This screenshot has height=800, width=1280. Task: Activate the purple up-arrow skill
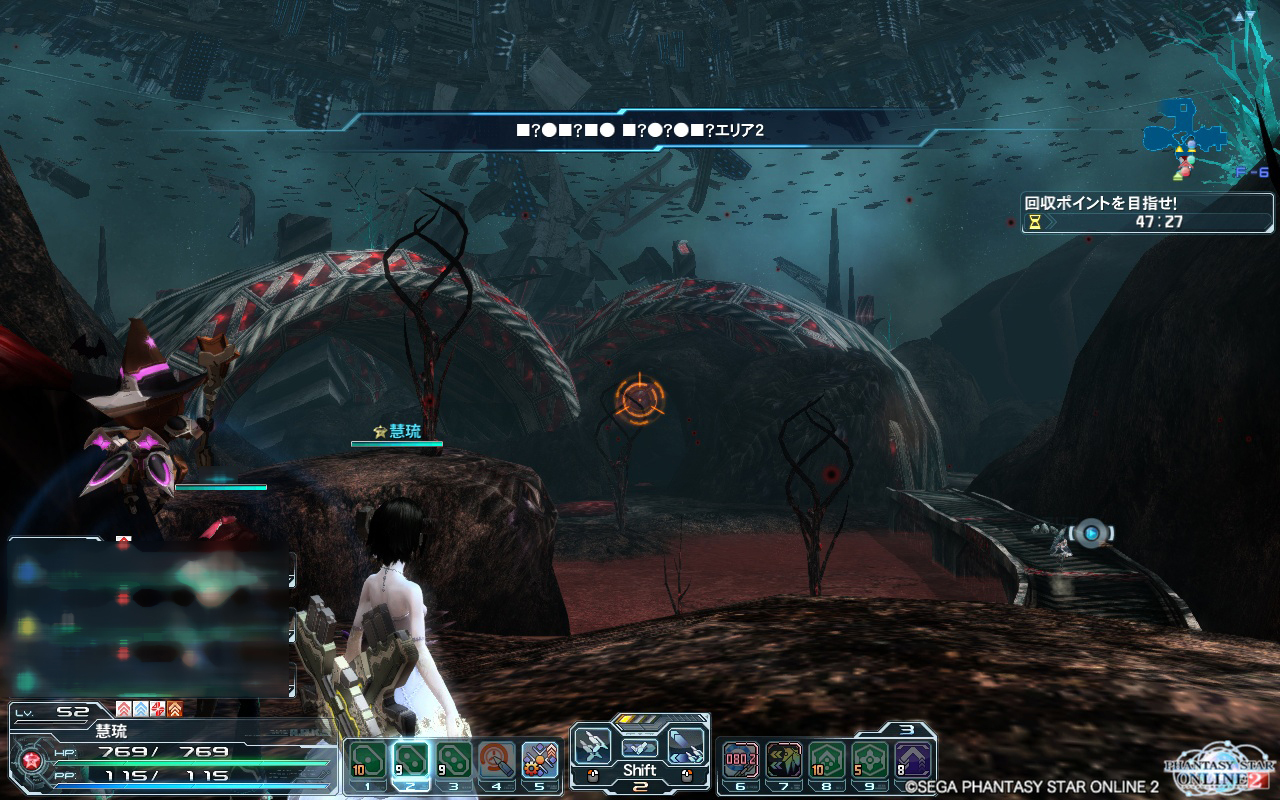[913, 760]
